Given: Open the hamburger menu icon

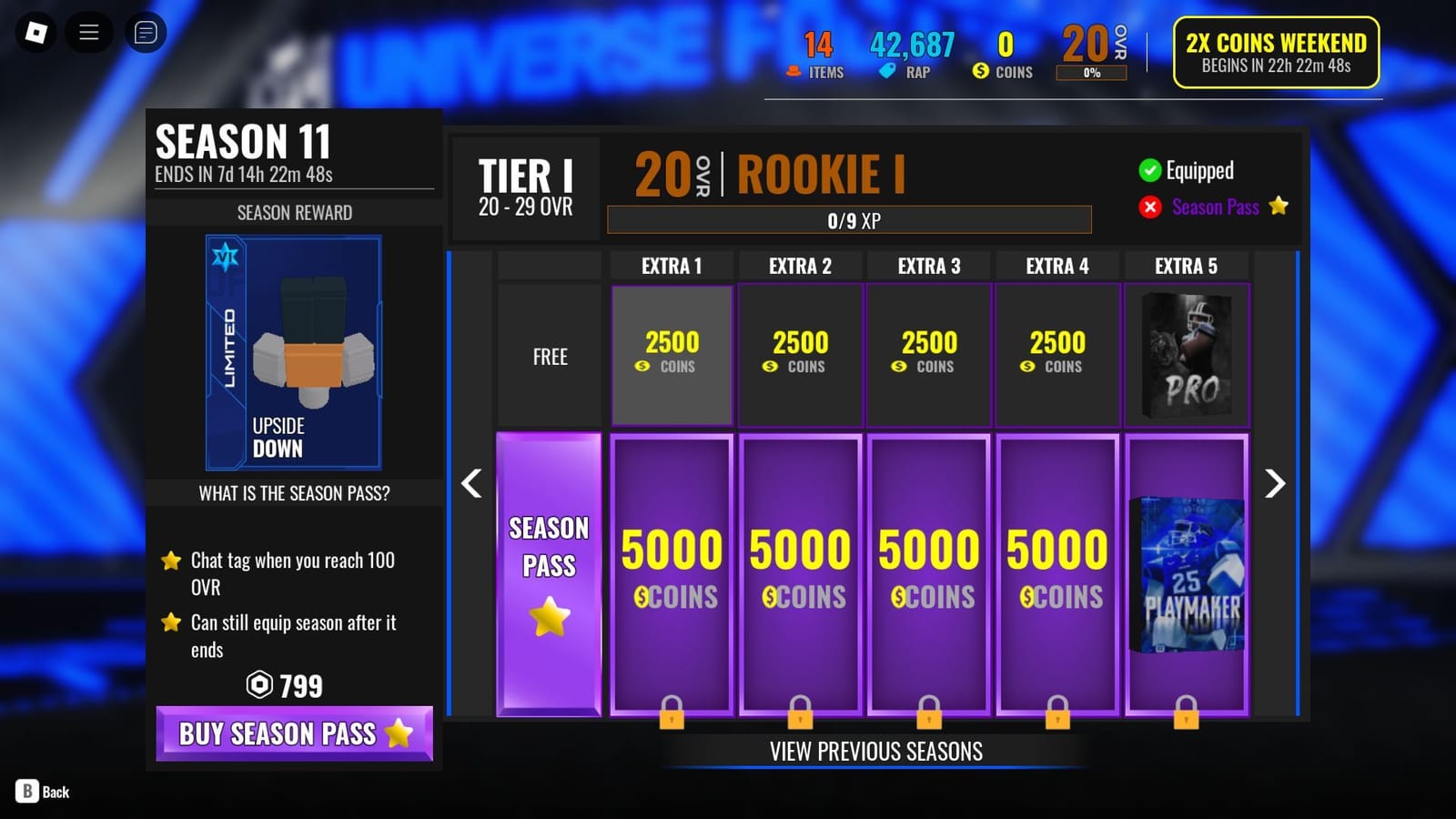Looking at the screenshot, I should point(88,32).
